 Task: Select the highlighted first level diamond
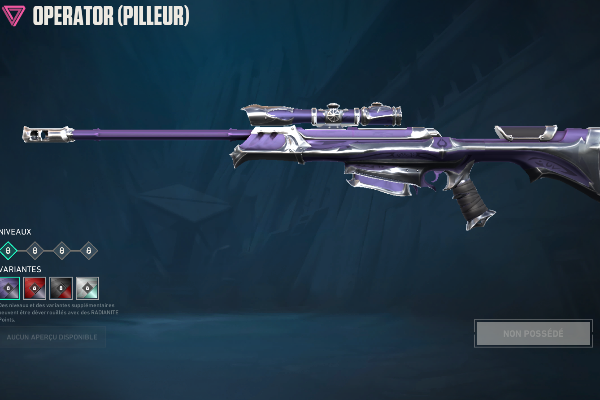[x=8, y=250]
